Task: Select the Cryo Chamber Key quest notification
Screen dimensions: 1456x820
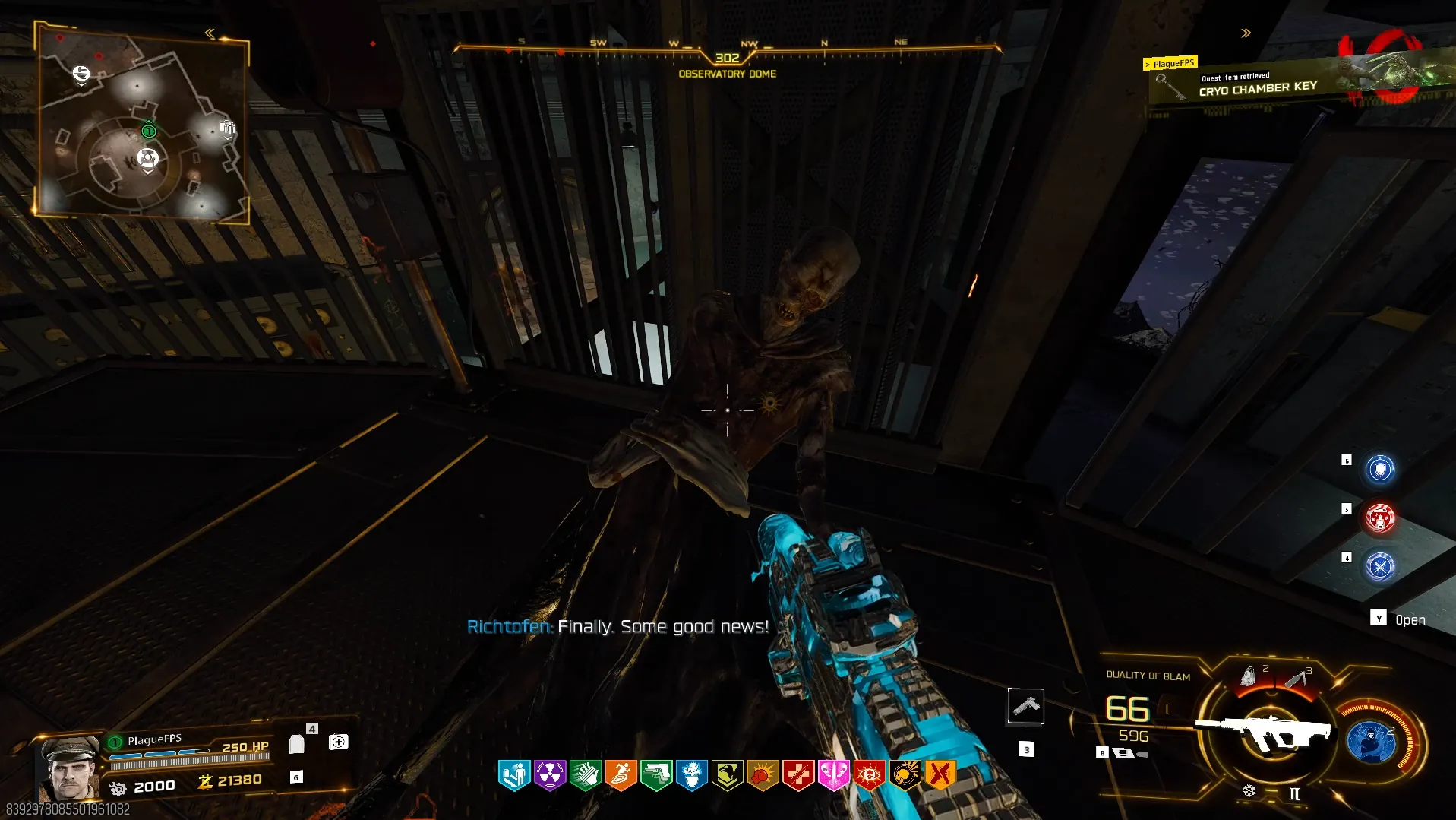Action: 1257,86
